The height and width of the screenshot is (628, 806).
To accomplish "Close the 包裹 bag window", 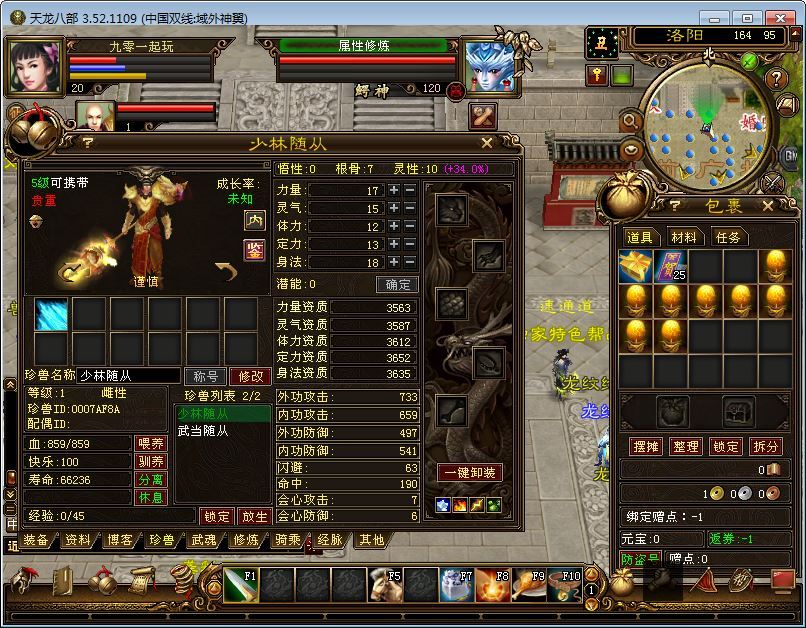I will pos(768,206).
